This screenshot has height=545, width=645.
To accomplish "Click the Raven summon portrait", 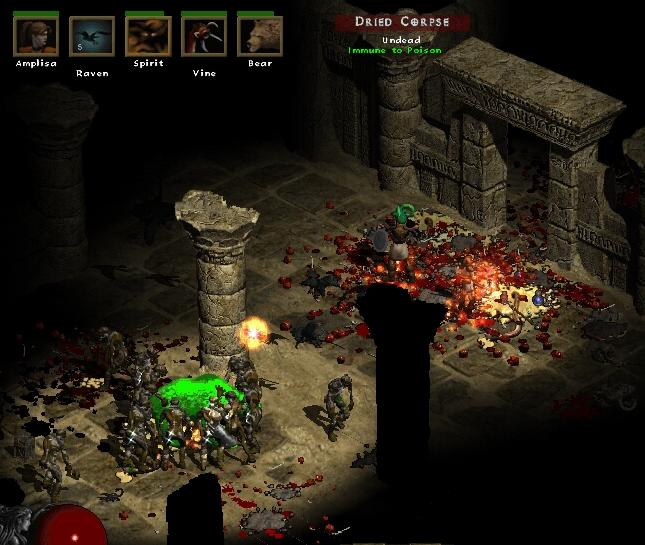I will (x=91, y=36).
